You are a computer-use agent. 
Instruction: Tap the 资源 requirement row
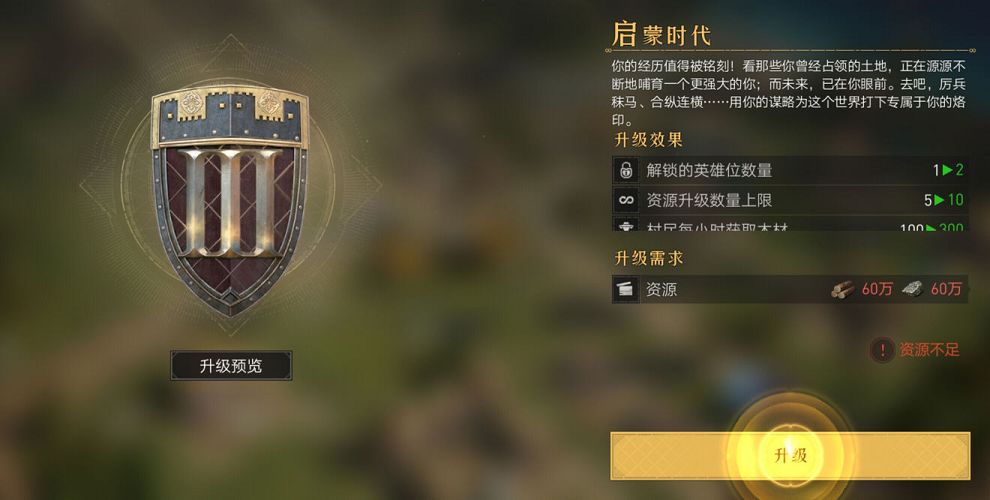pyautogui.click(x=790, y=290)
